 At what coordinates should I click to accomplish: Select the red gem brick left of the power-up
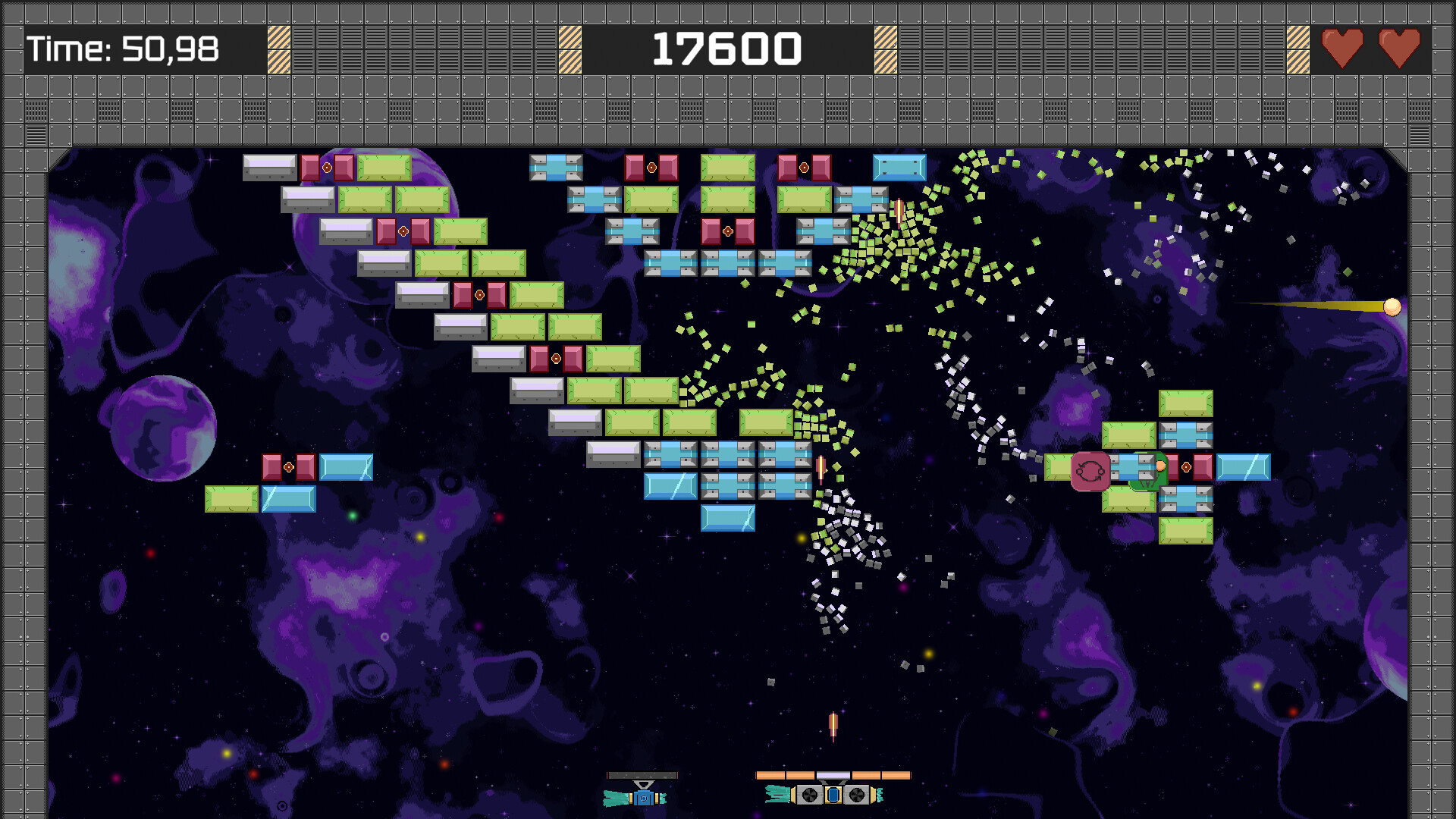(x=1174, y=467)
